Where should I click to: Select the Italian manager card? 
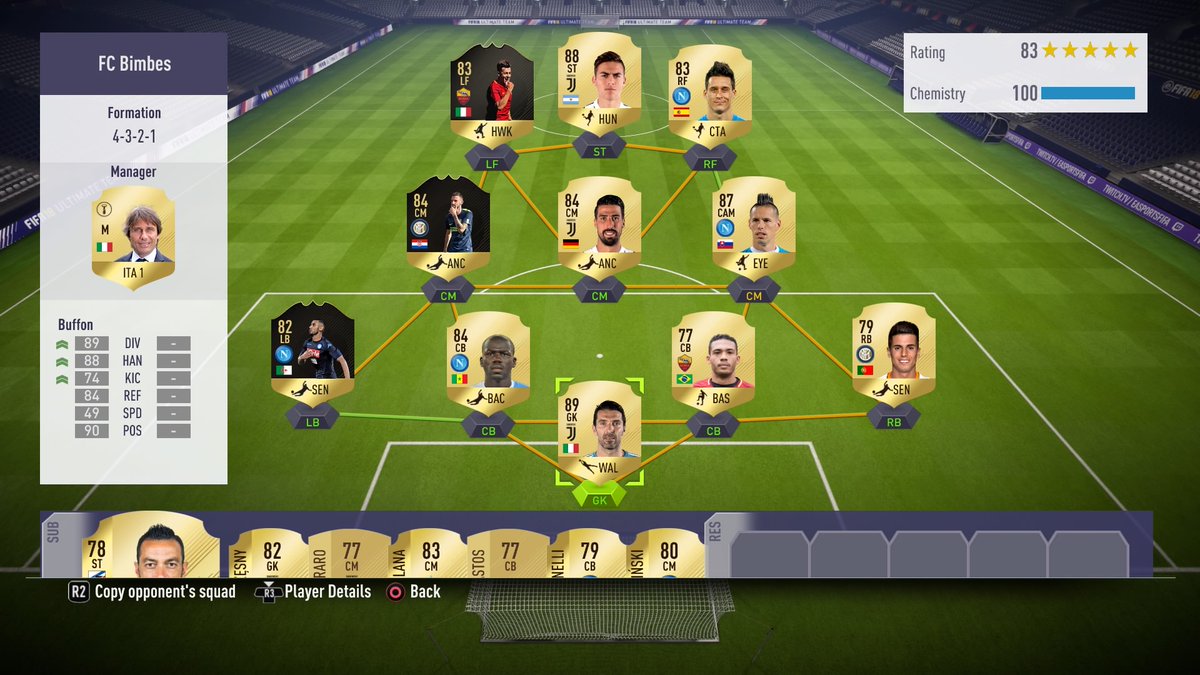[x=133, y=237]
